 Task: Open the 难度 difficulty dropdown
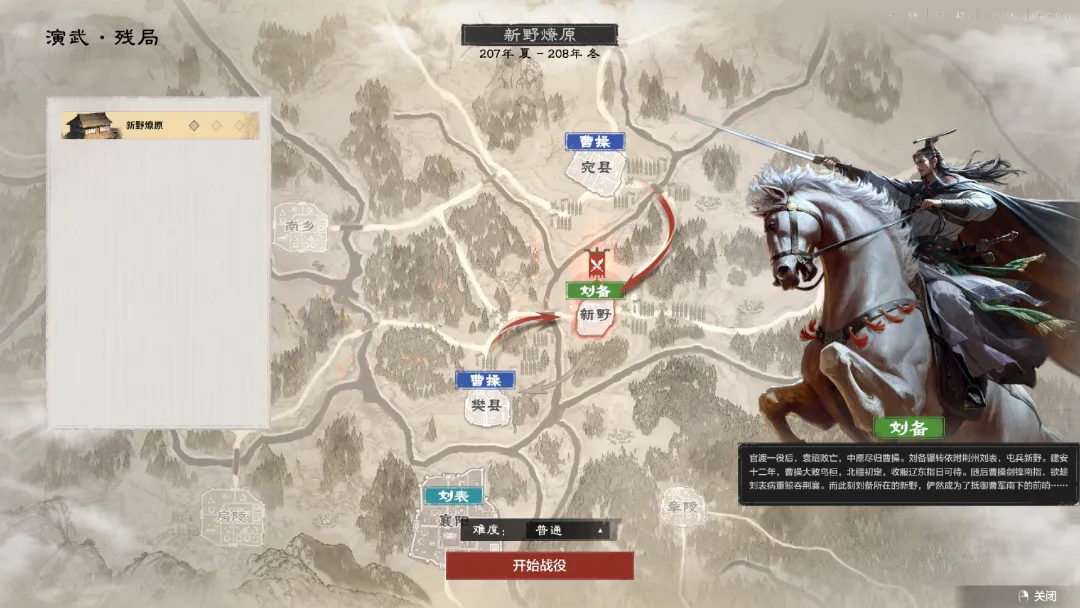click(566, 530)
